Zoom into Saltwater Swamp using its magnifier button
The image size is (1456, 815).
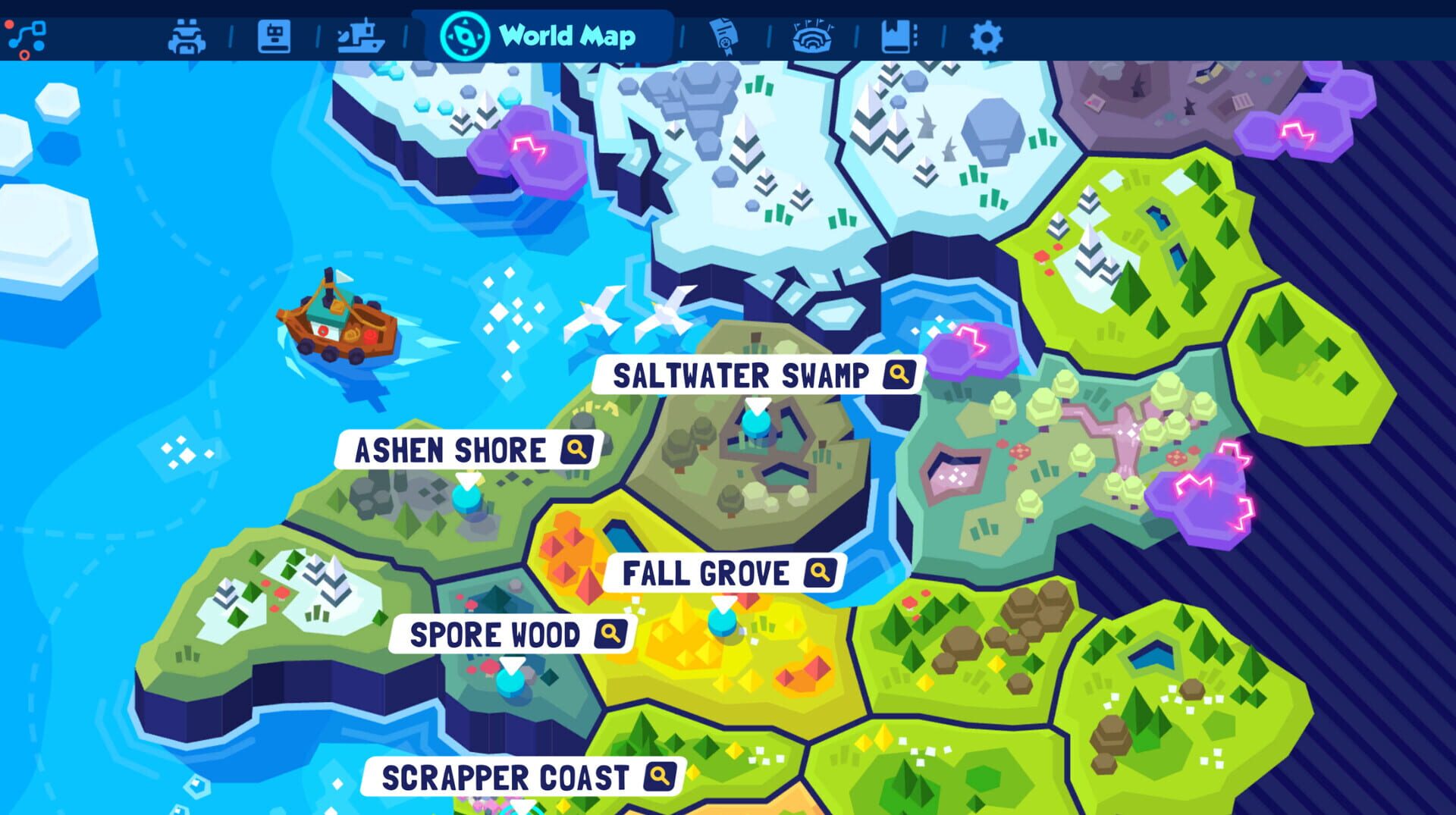[x=898, y=372]
